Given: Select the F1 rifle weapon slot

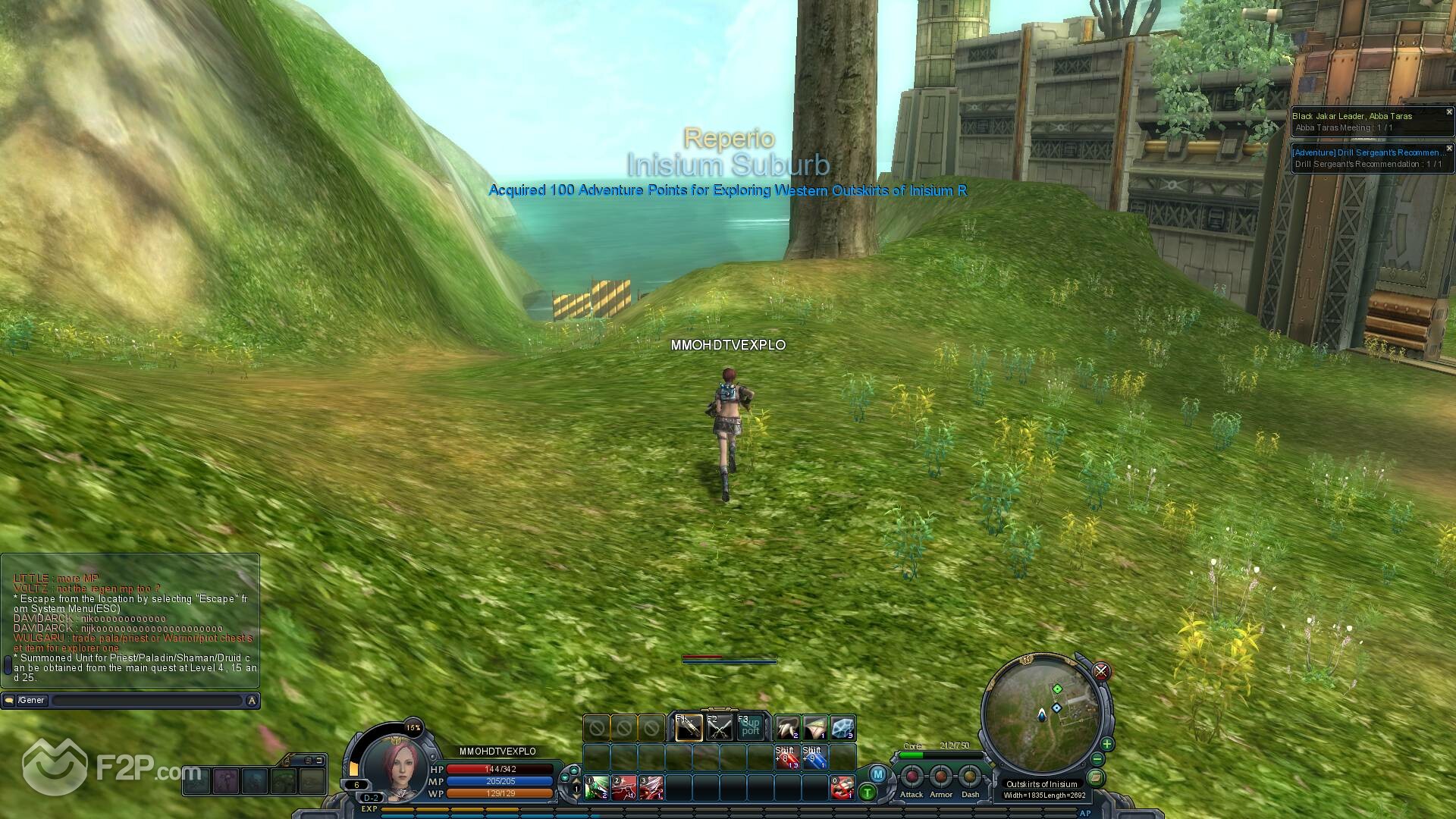Looking at the screenshot, I should (x=689, y=729).
